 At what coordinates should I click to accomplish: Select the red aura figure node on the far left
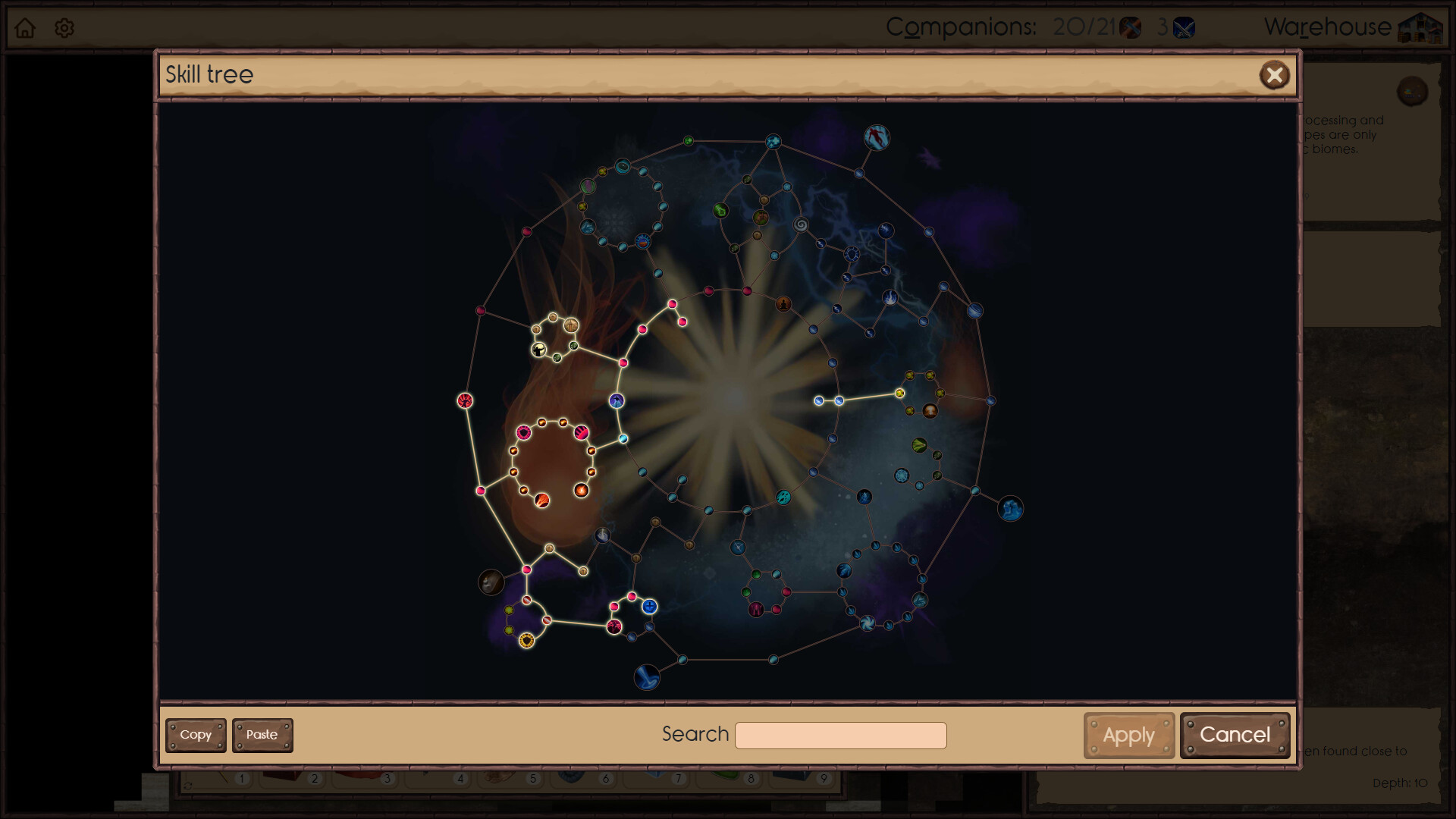tap(464, 400)
